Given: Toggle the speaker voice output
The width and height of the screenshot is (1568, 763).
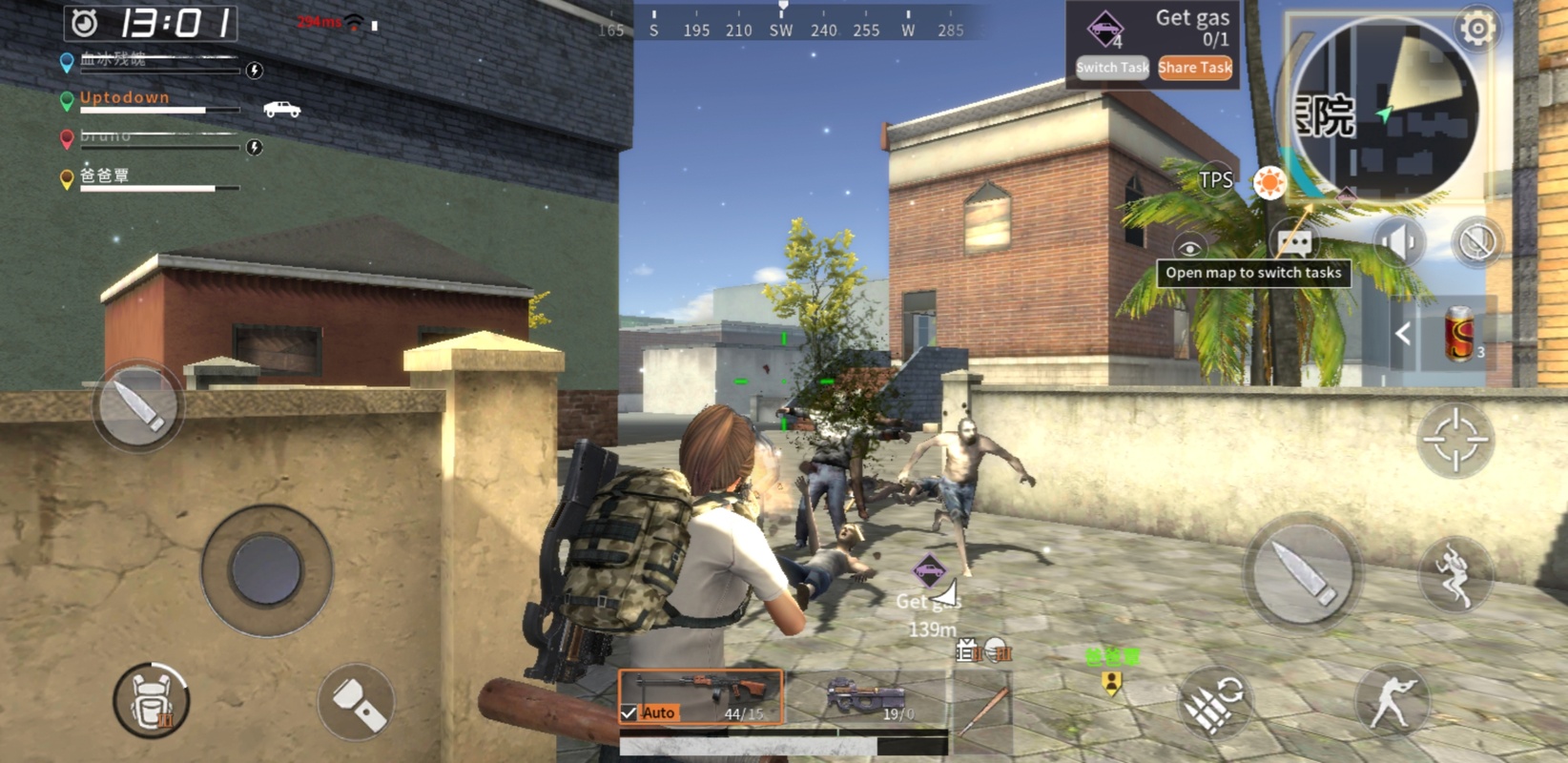Looking at the screenshot, I should coord(1397,242).
